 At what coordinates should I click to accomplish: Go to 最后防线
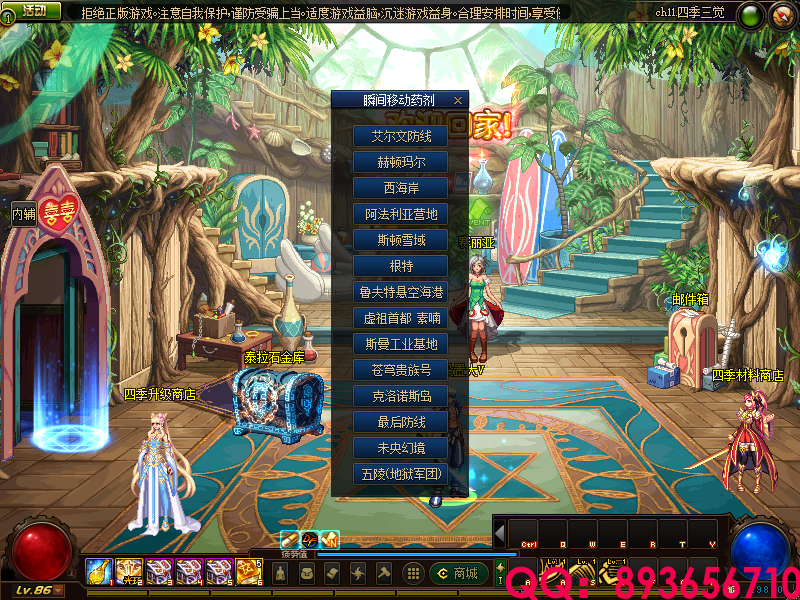(400, 421)
